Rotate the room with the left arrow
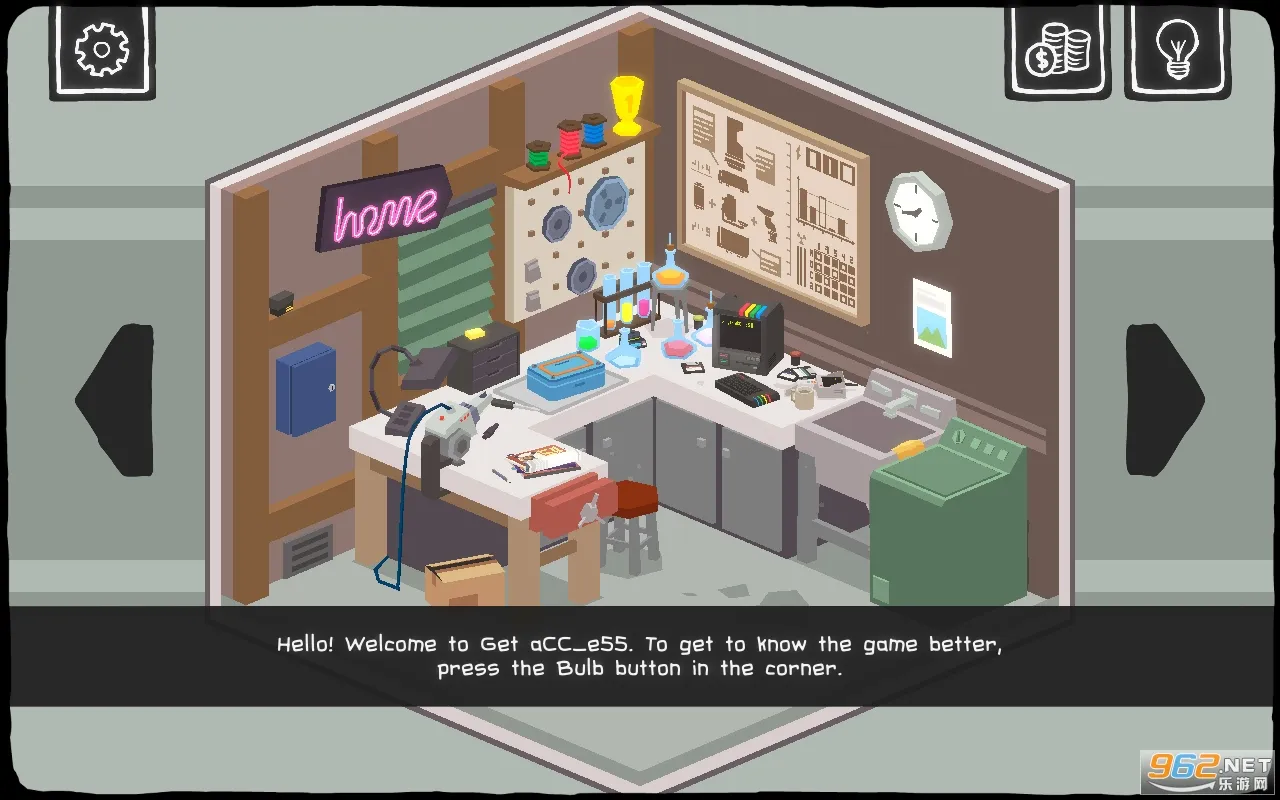The height and width of the screenshot is (800, 1280). [x=116, y=400]
